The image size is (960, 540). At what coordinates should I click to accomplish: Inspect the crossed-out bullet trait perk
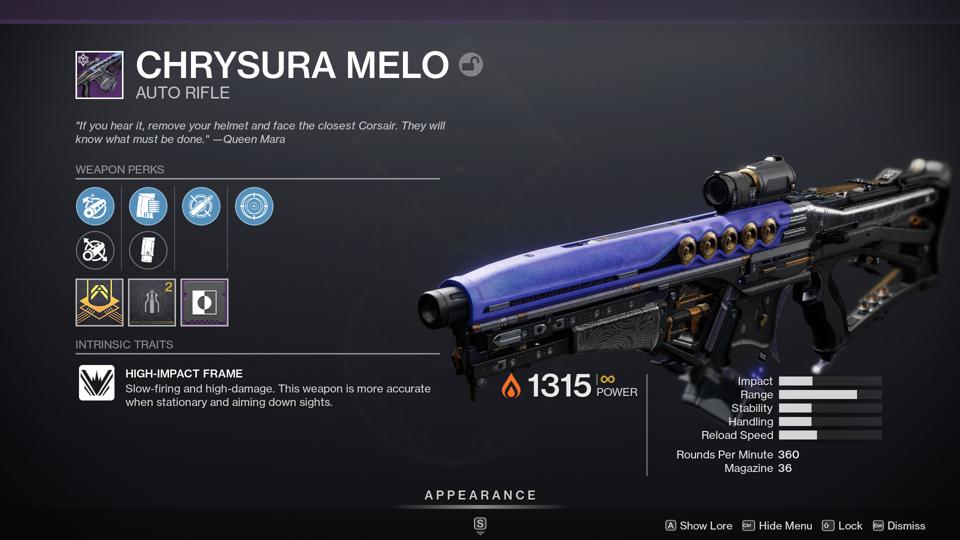pyautogui.click(x=201, y=207)
